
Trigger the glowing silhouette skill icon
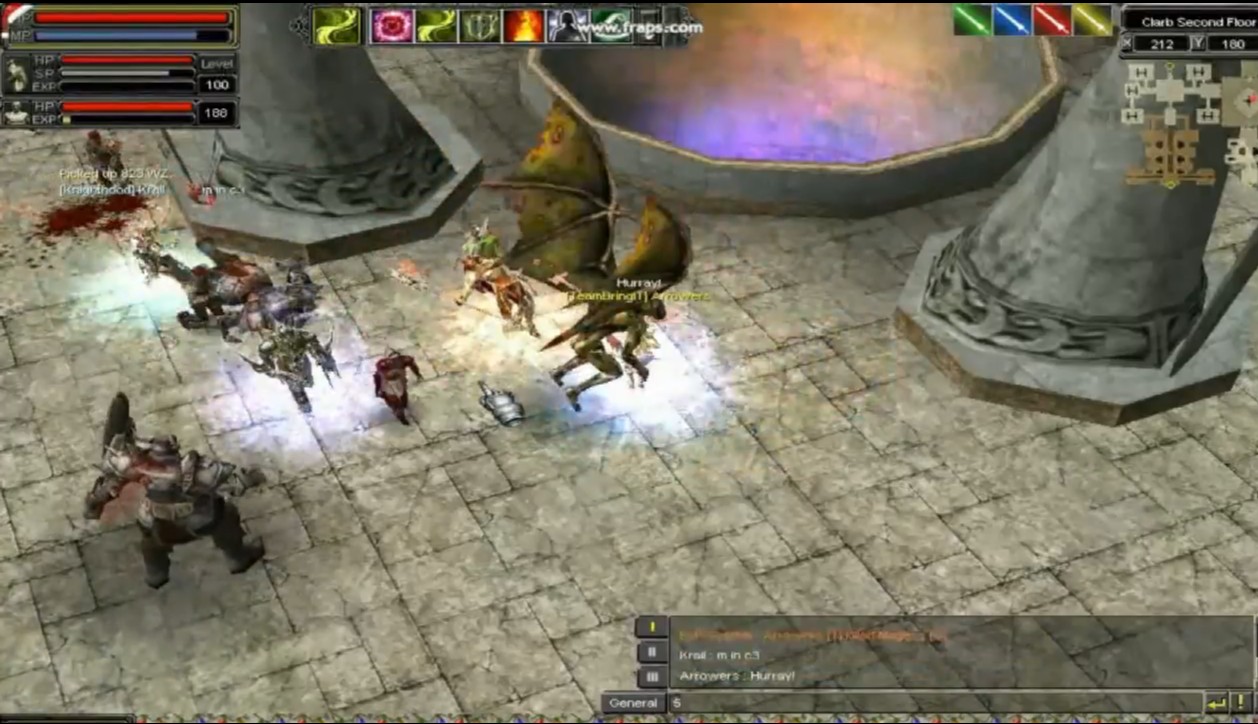click(567, 26)
